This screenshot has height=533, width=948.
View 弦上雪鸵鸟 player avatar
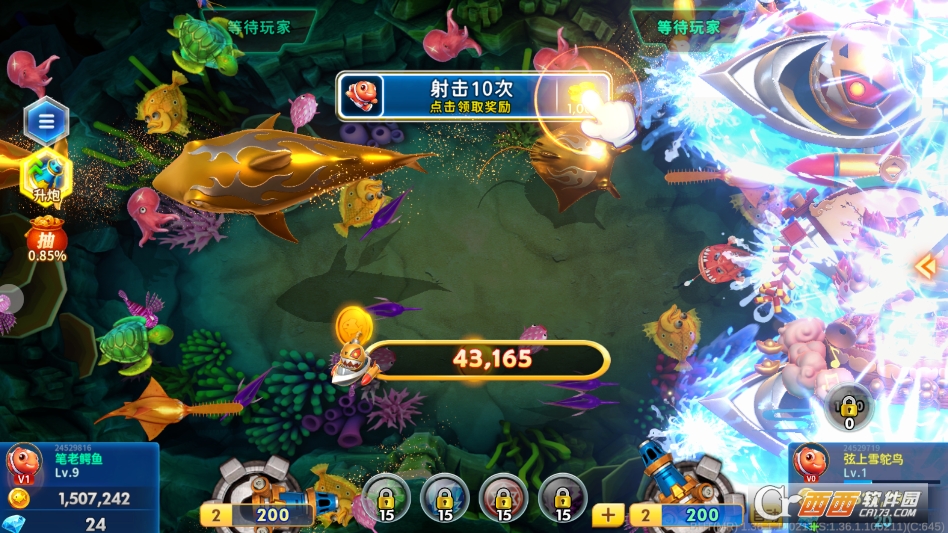point(810,463)
